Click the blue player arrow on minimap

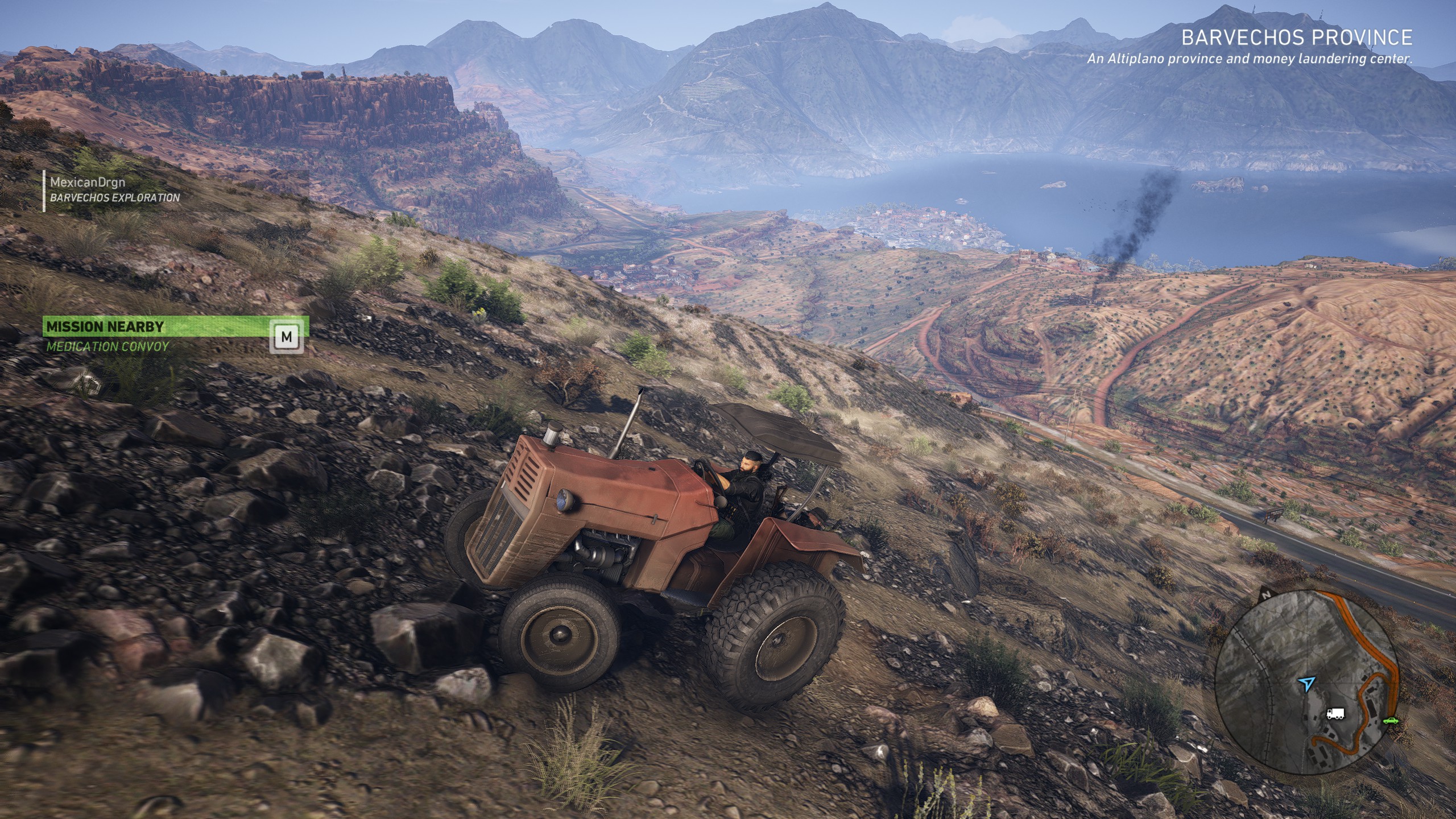(x=1306, y=682)
